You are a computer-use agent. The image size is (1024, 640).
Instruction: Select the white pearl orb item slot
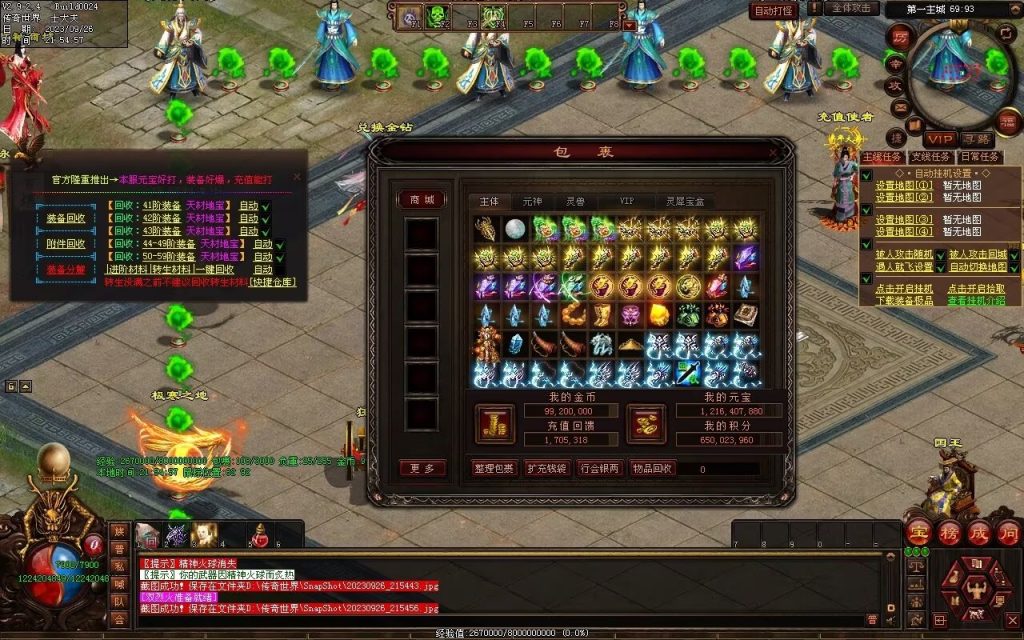pos(515,229)
